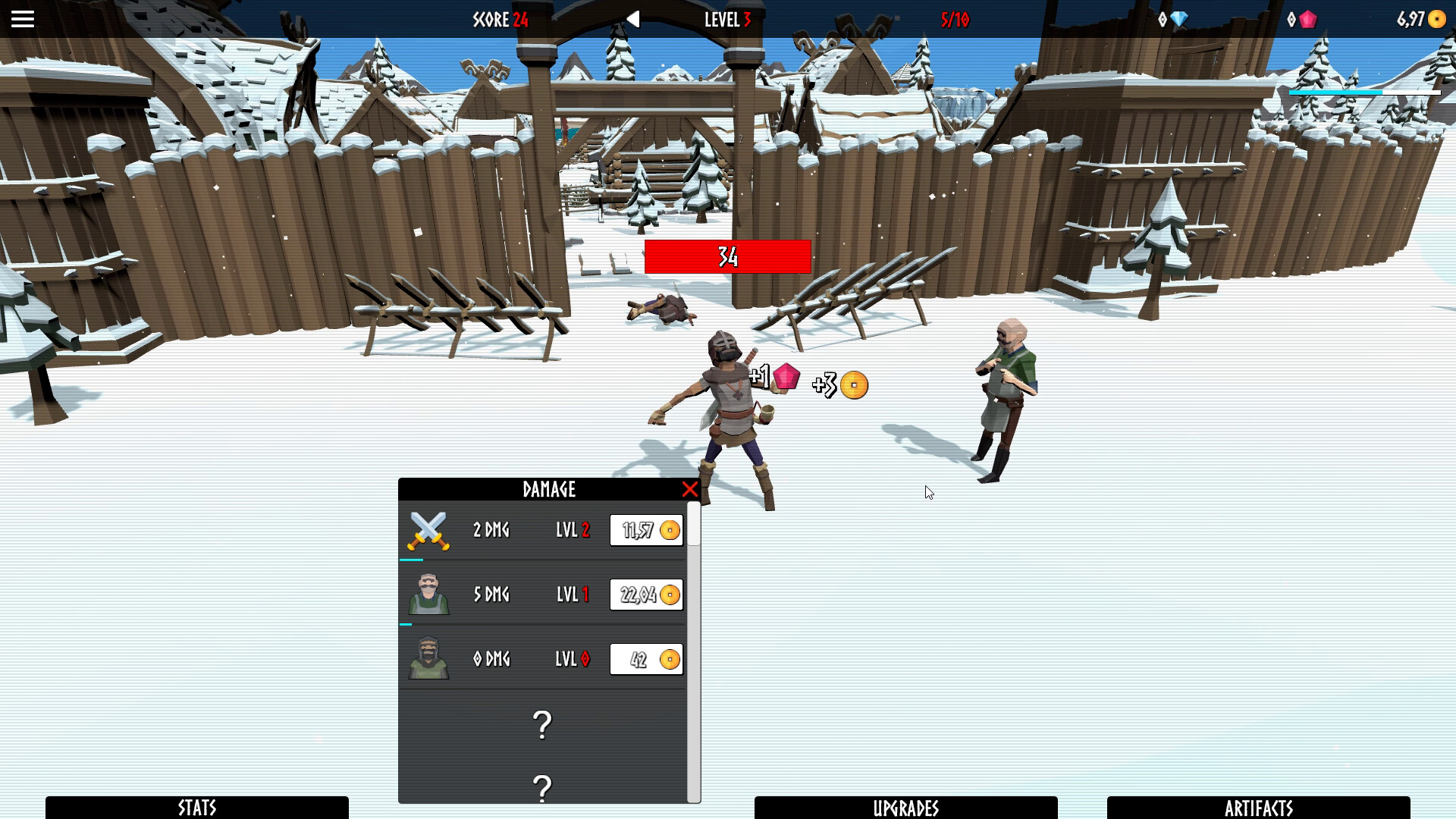
Task: Click the hooded villager helper portrait icon
Action: pyautogui.click(x=428, y=659)
